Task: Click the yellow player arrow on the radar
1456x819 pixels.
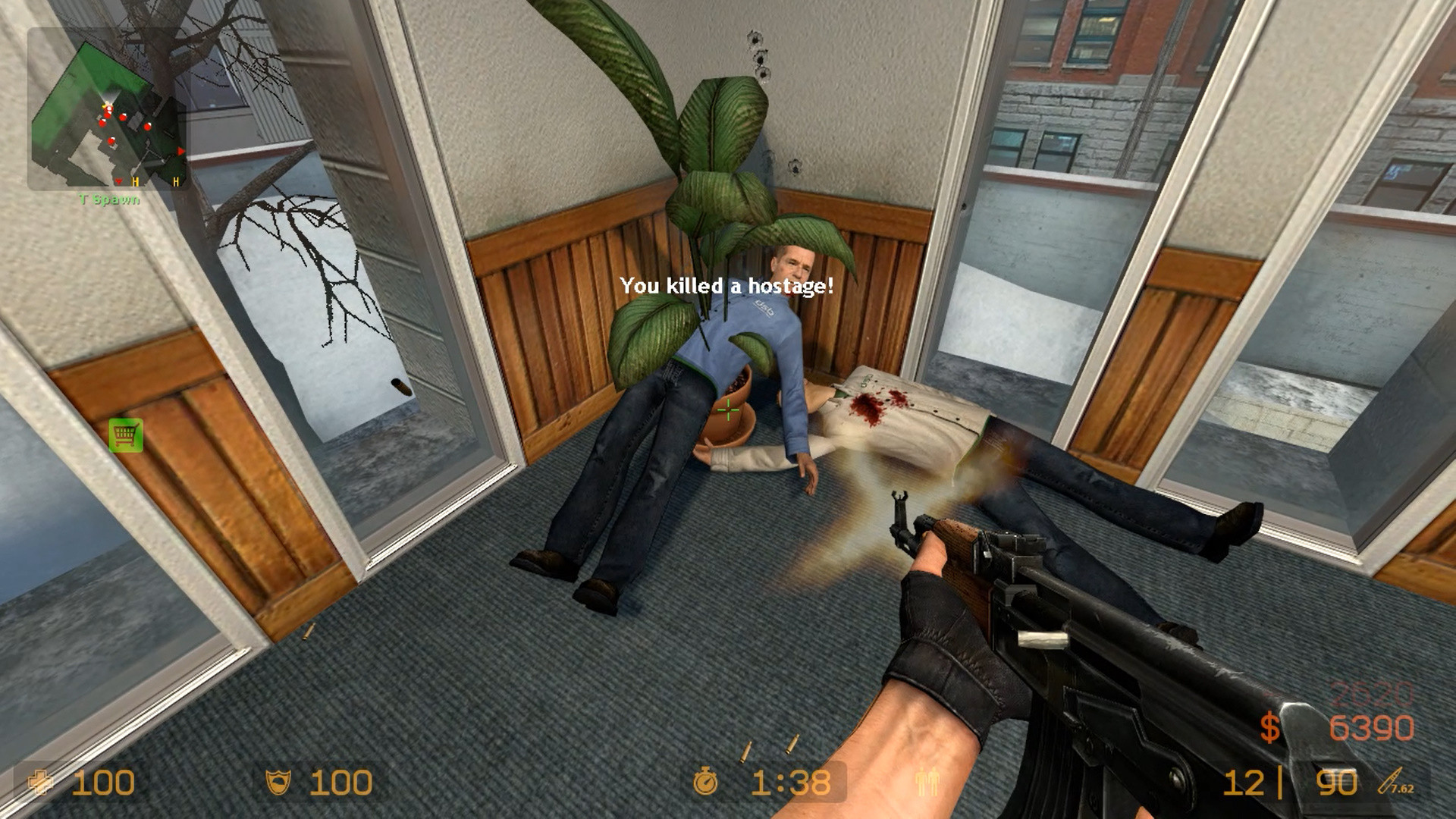Action: (105, 106)
